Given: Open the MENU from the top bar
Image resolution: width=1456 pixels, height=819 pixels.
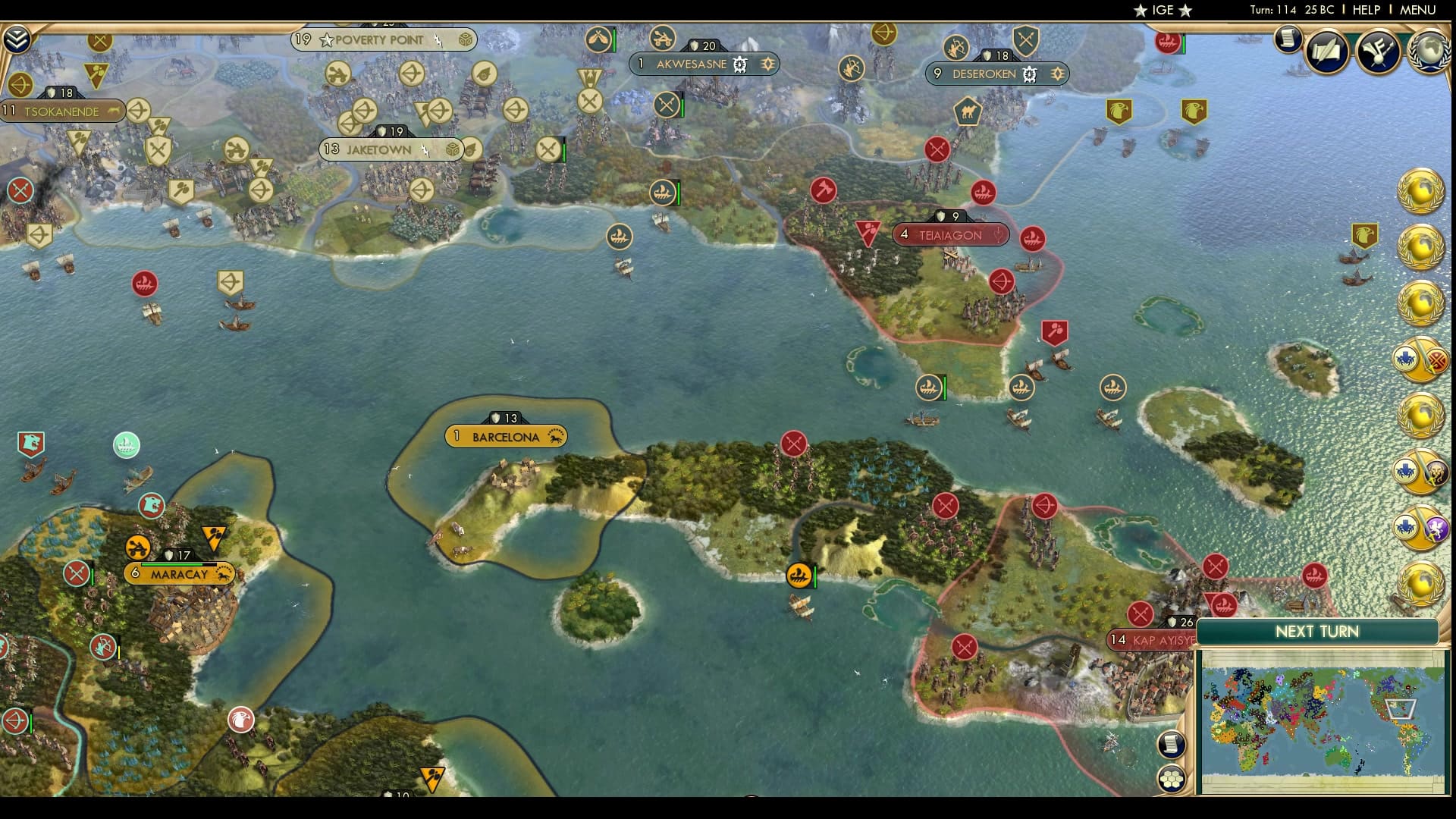Looking at the screenshot, I should click(x=1420, y=11).
